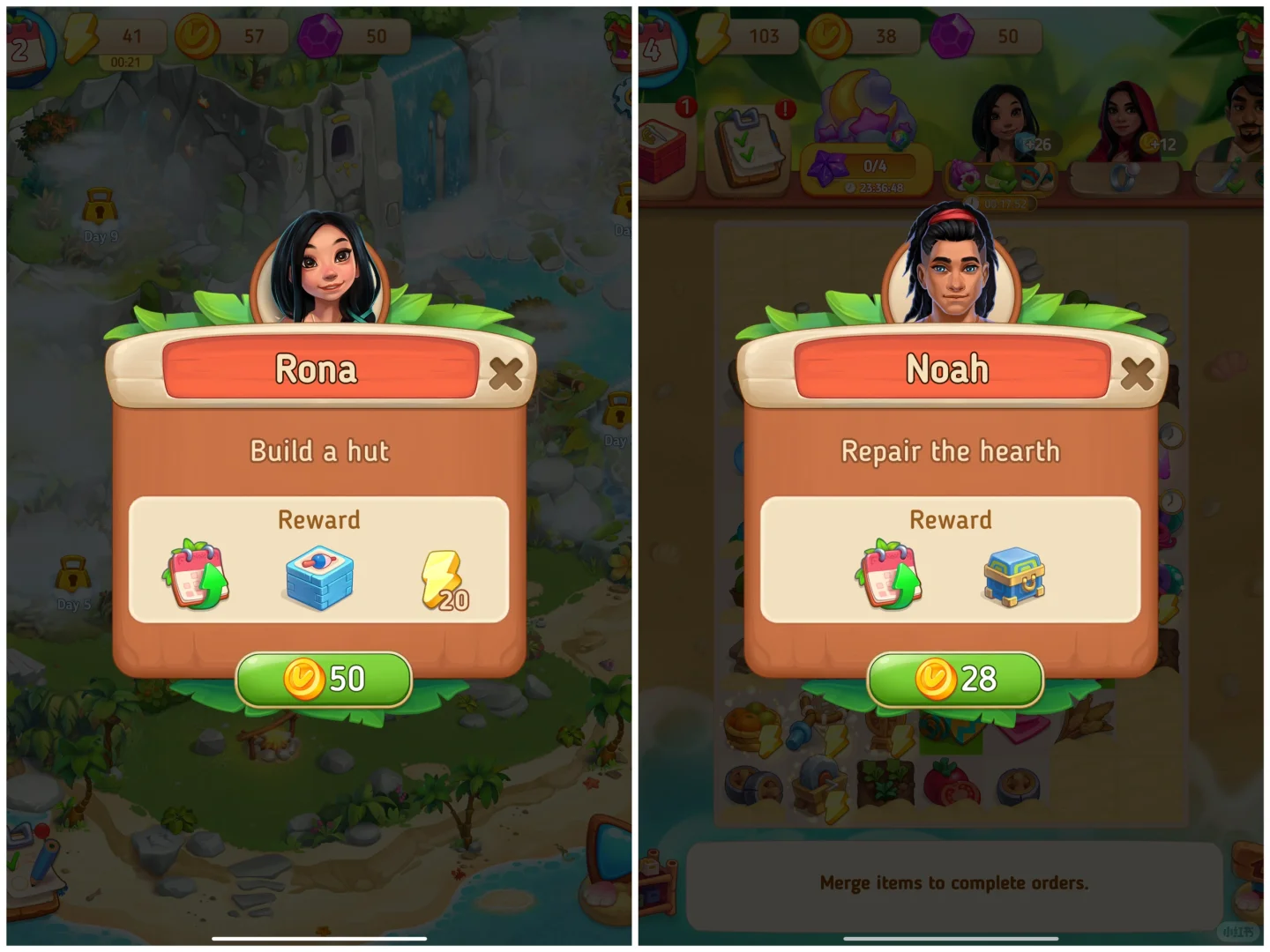
Task: Tap Rona's calendar day-up reward icon
Action: click(197, 576)
